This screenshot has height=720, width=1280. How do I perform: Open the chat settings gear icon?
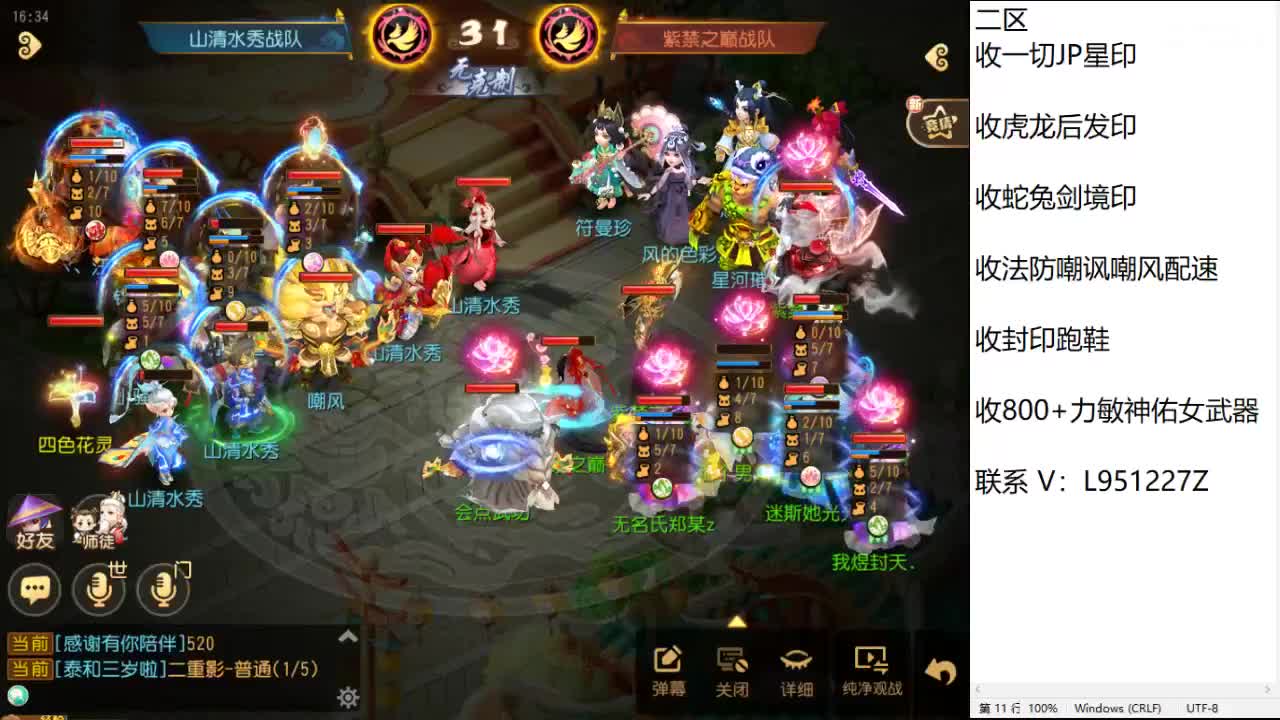(x=349, y=696)
